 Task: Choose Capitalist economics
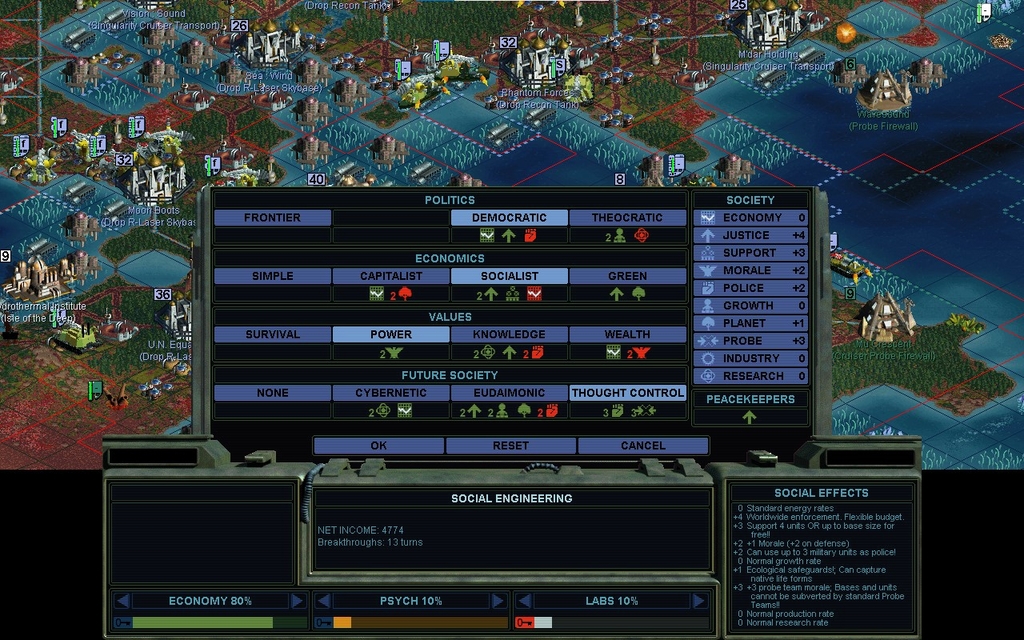click(x=391, y=276)
